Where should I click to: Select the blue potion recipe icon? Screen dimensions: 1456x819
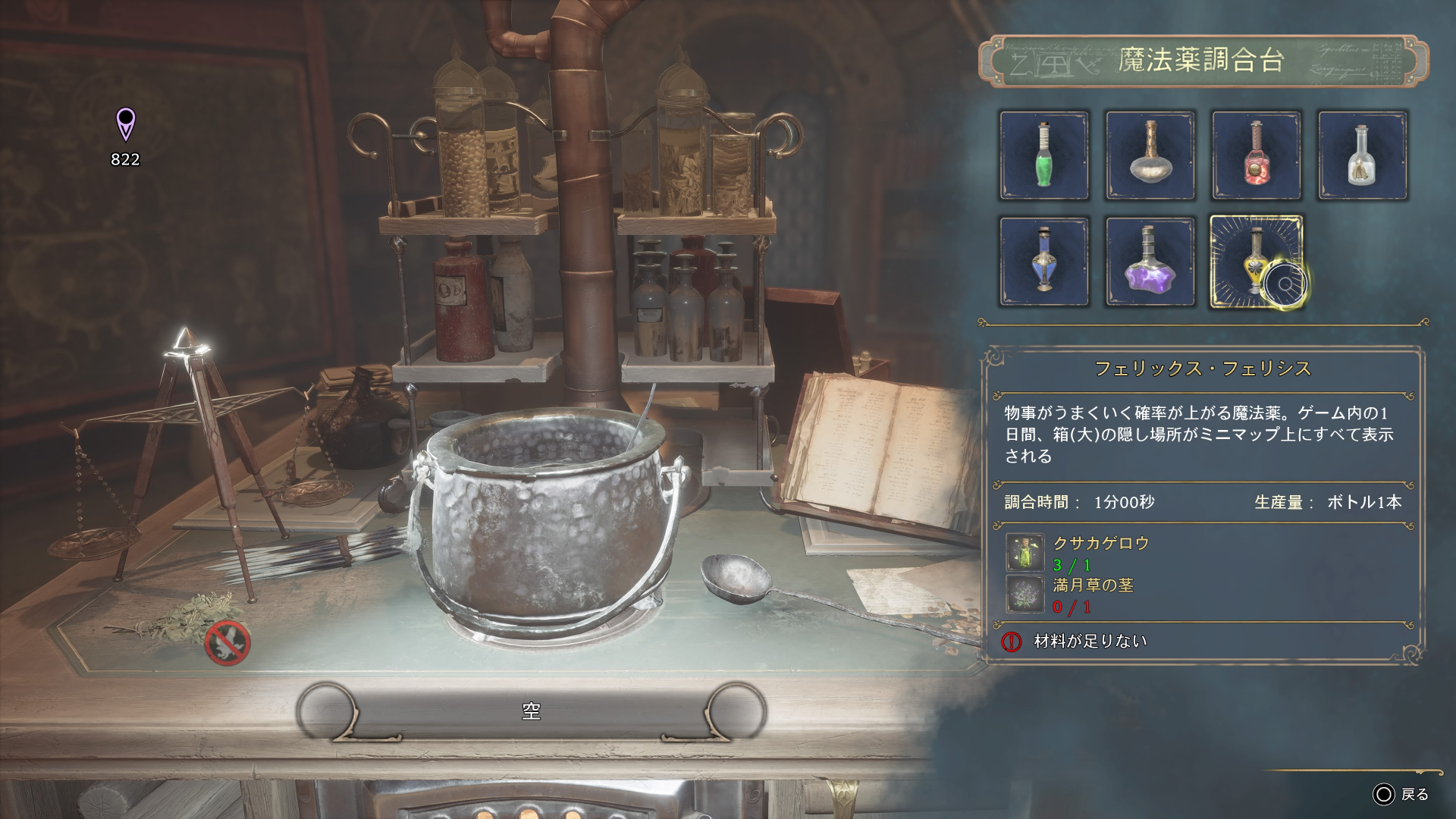(x=1045, y=262)
